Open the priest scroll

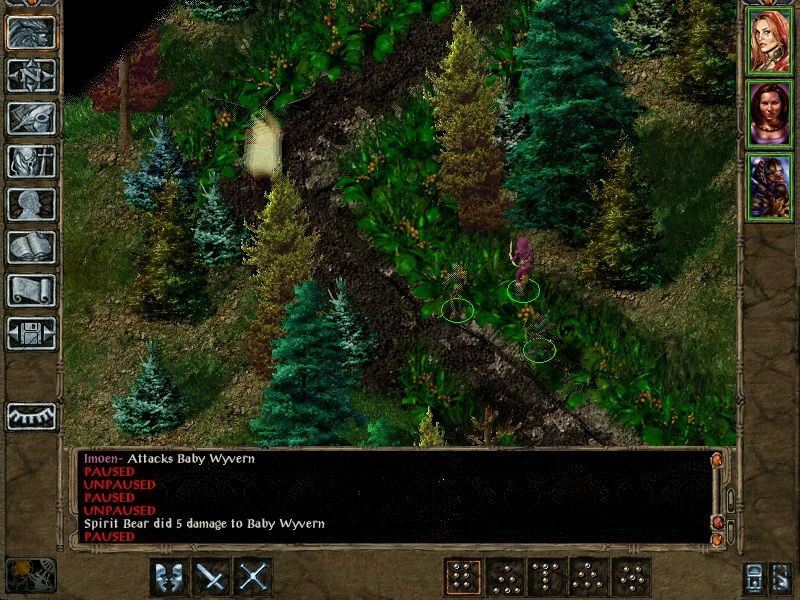click(31, 290)
